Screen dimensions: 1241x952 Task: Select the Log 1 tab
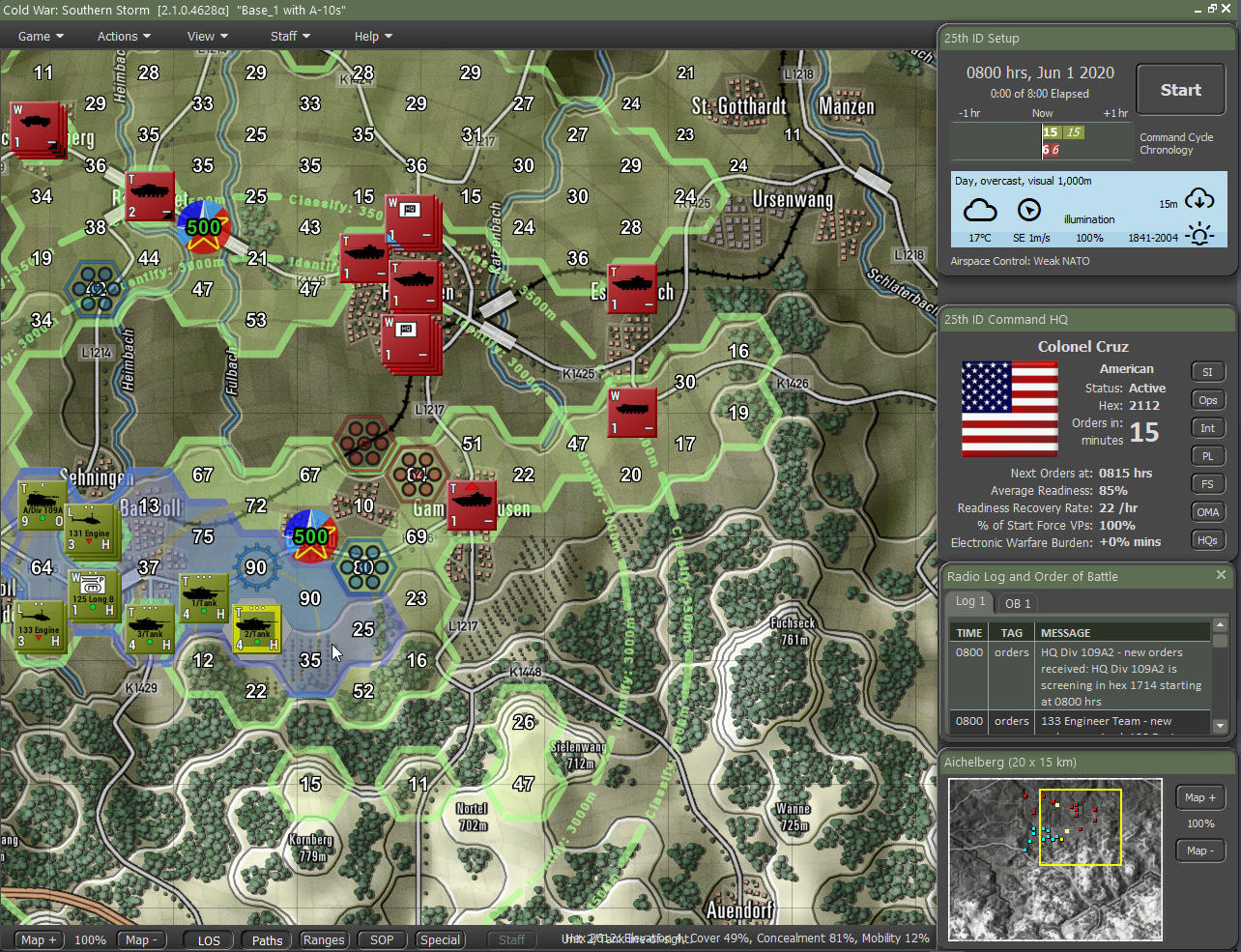(x=970, y=603)
